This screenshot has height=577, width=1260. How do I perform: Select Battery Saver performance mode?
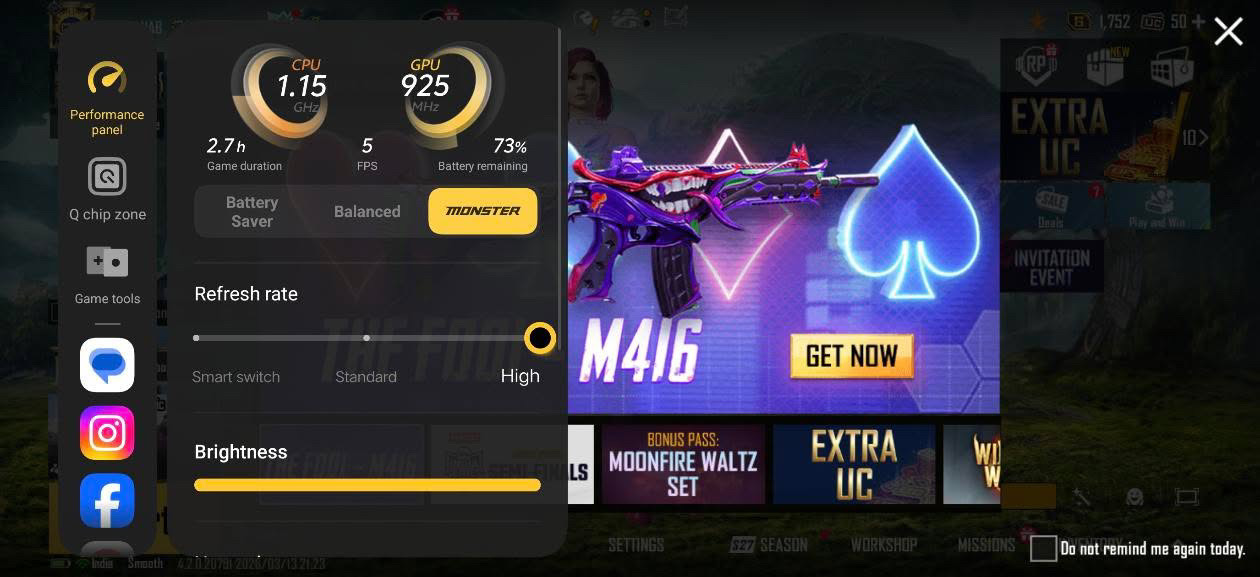(x=252, y=211)
